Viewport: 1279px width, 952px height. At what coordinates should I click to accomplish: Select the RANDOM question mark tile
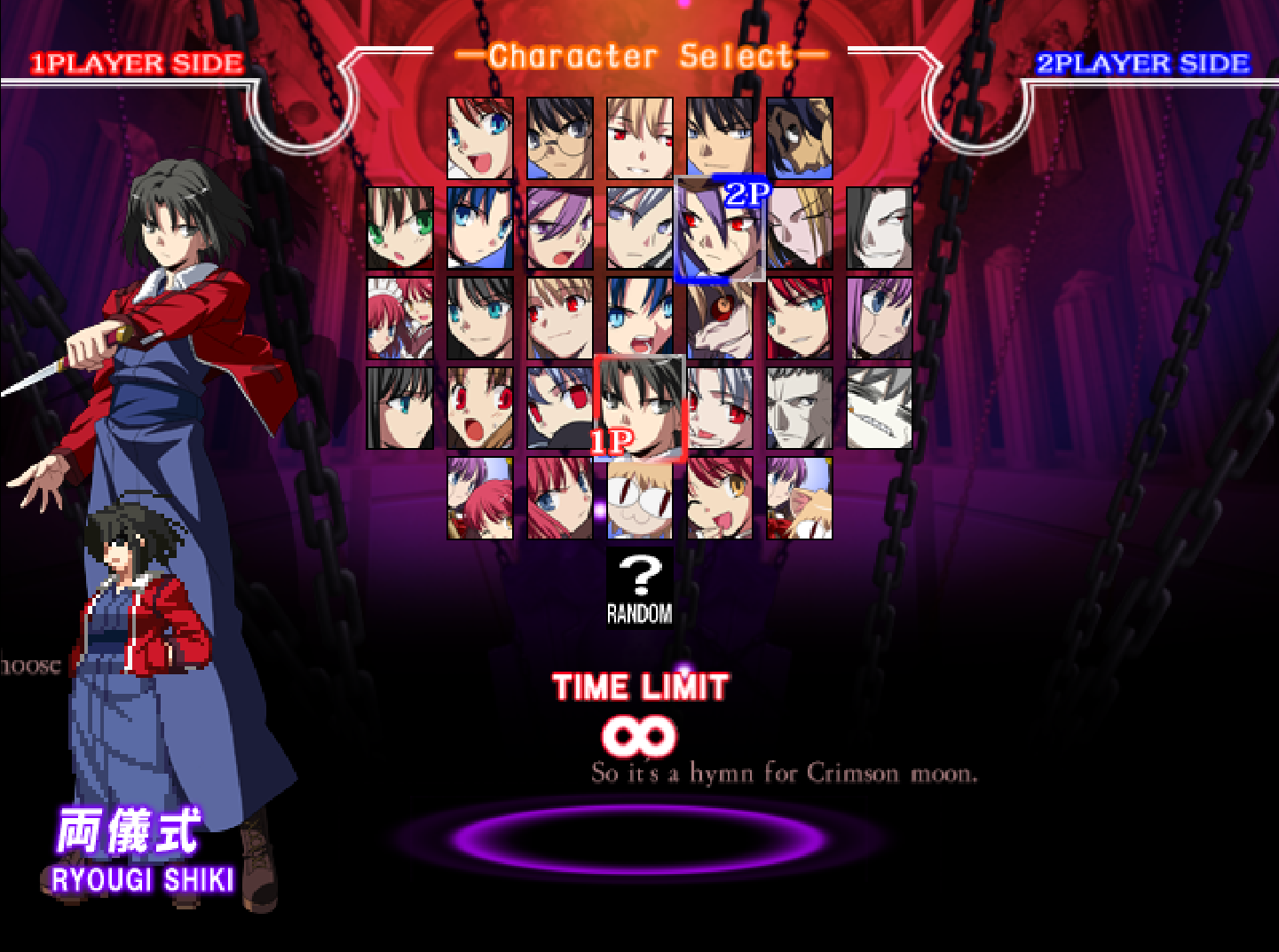tap(639, 586)
